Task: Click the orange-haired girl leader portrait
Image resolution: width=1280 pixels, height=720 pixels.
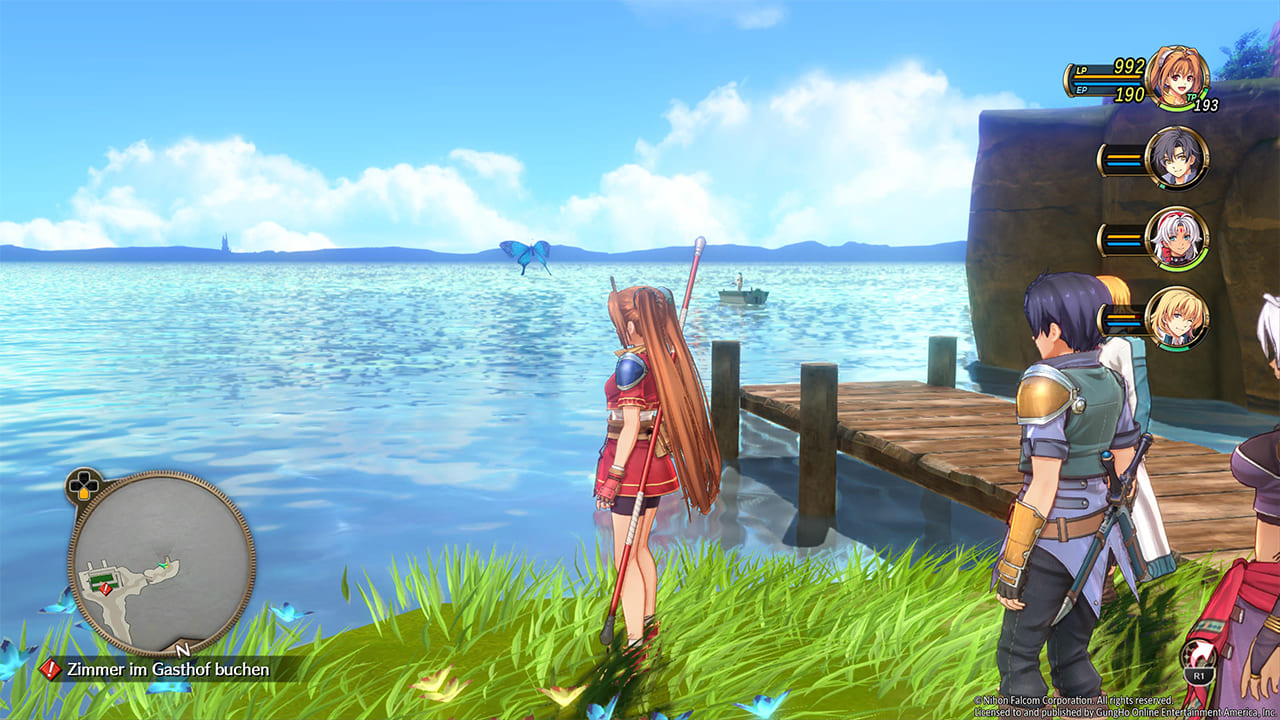Action: point(1177,77)
